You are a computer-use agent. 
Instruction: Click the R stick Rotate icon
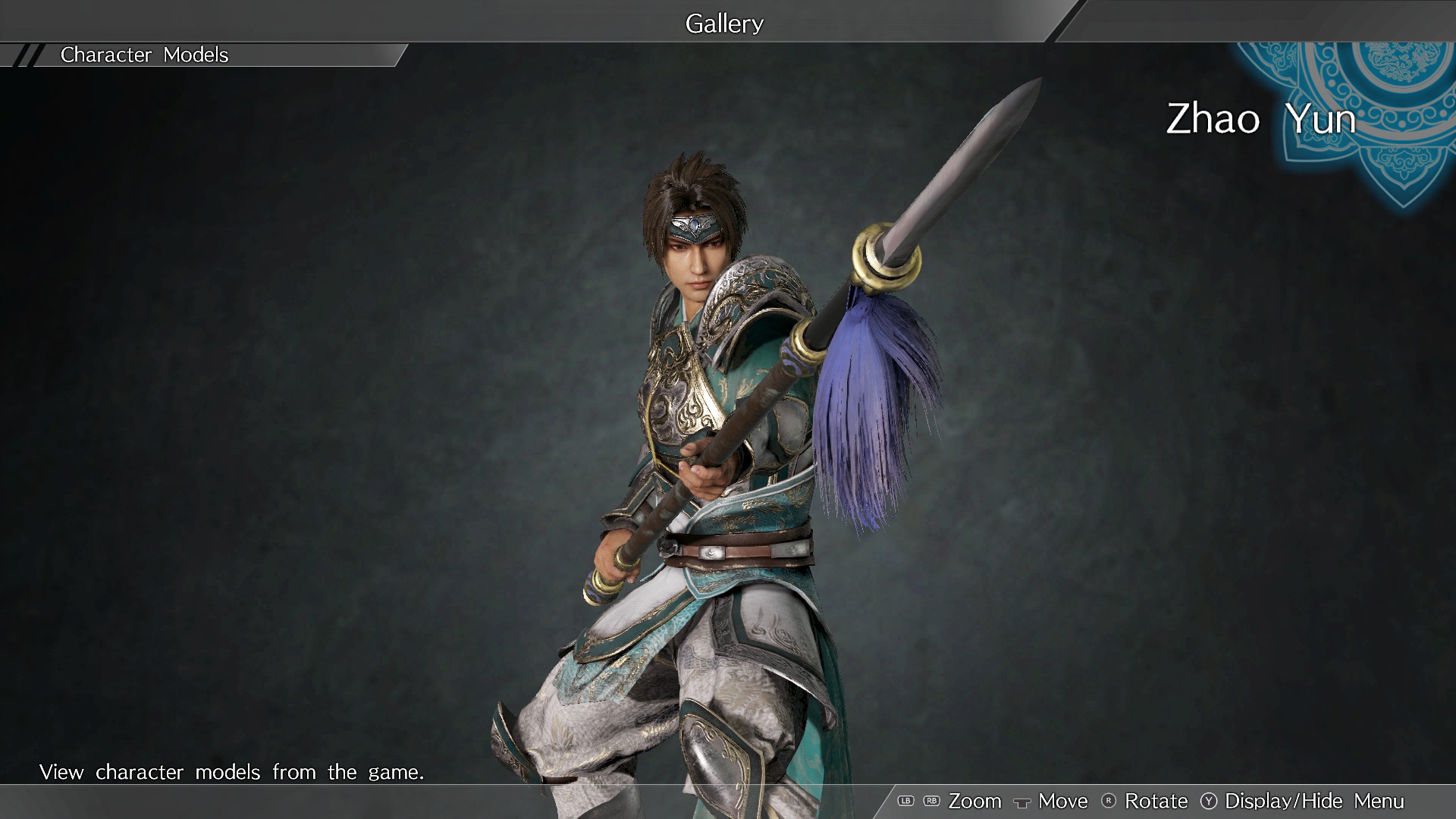[1108, 801]
